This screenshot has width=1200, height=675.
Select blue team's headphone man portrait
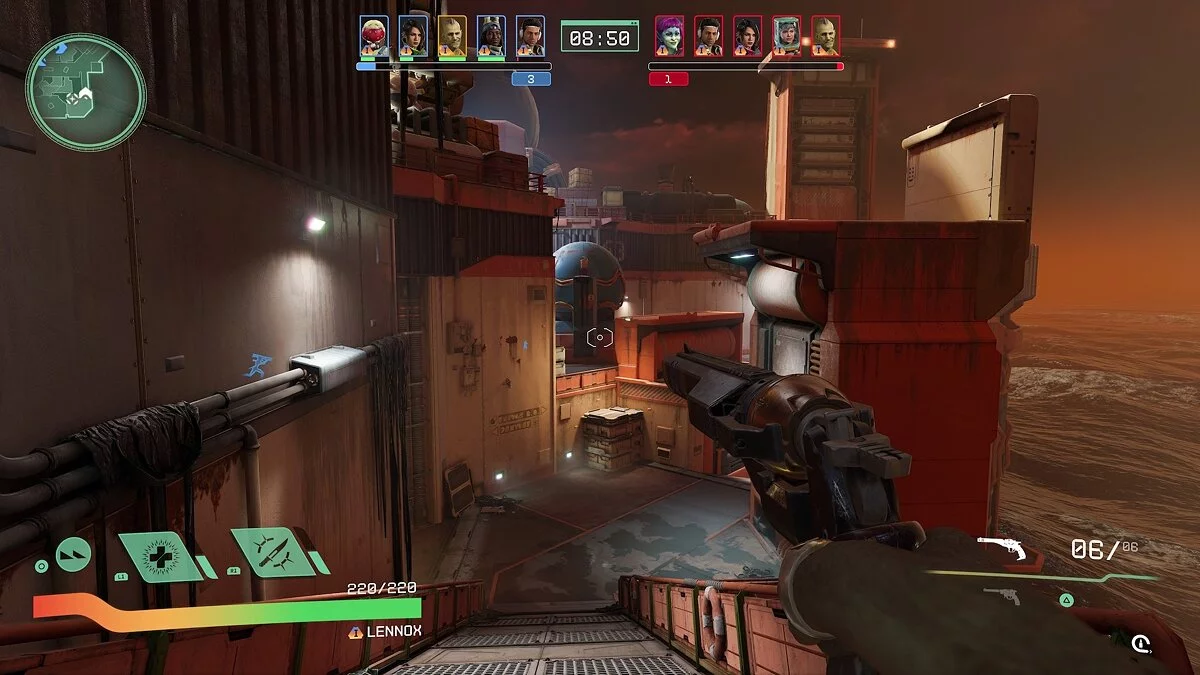(530, 36)
